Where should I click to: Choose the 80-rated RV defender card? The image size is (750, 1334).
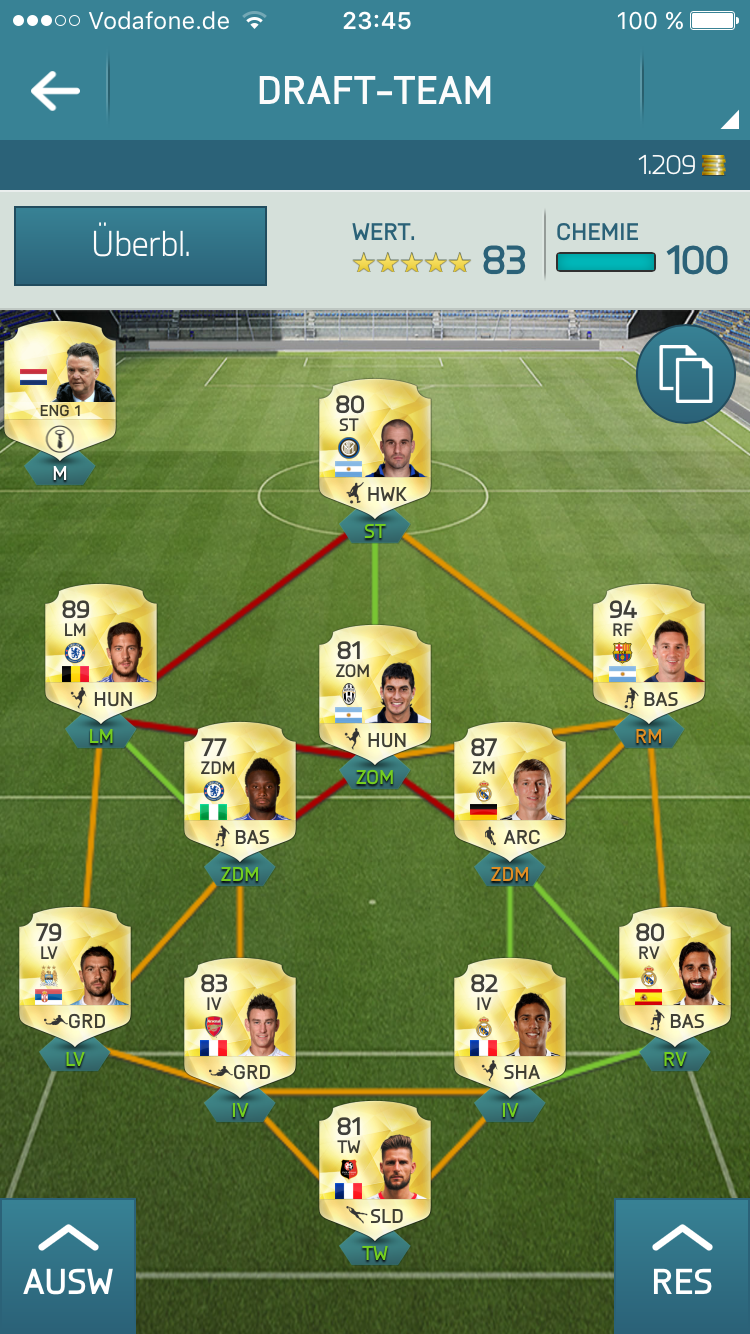click(675, 972)
